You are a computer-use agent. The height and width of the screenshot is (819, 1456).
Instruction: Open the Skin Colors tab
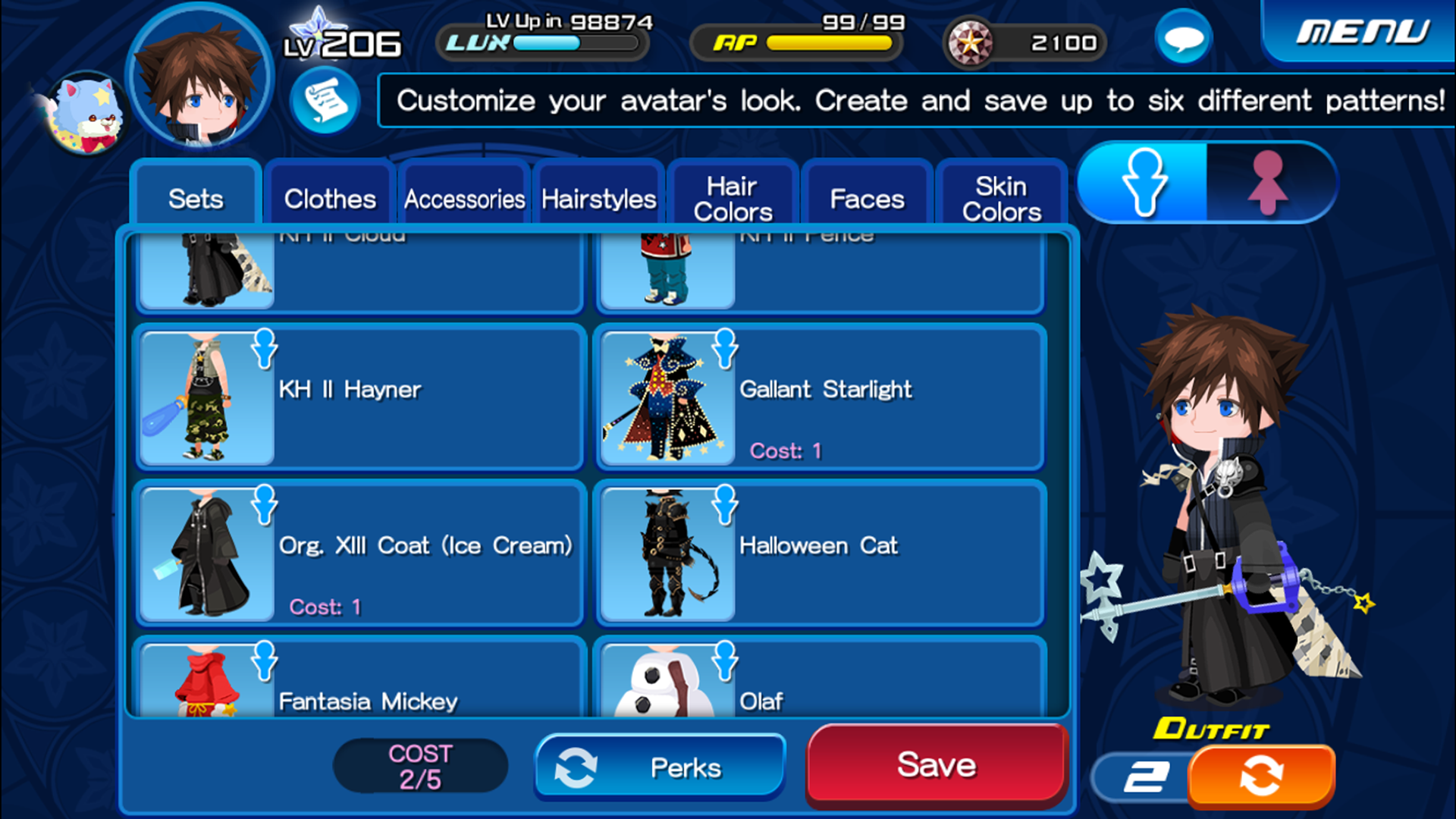[1001, 197]
